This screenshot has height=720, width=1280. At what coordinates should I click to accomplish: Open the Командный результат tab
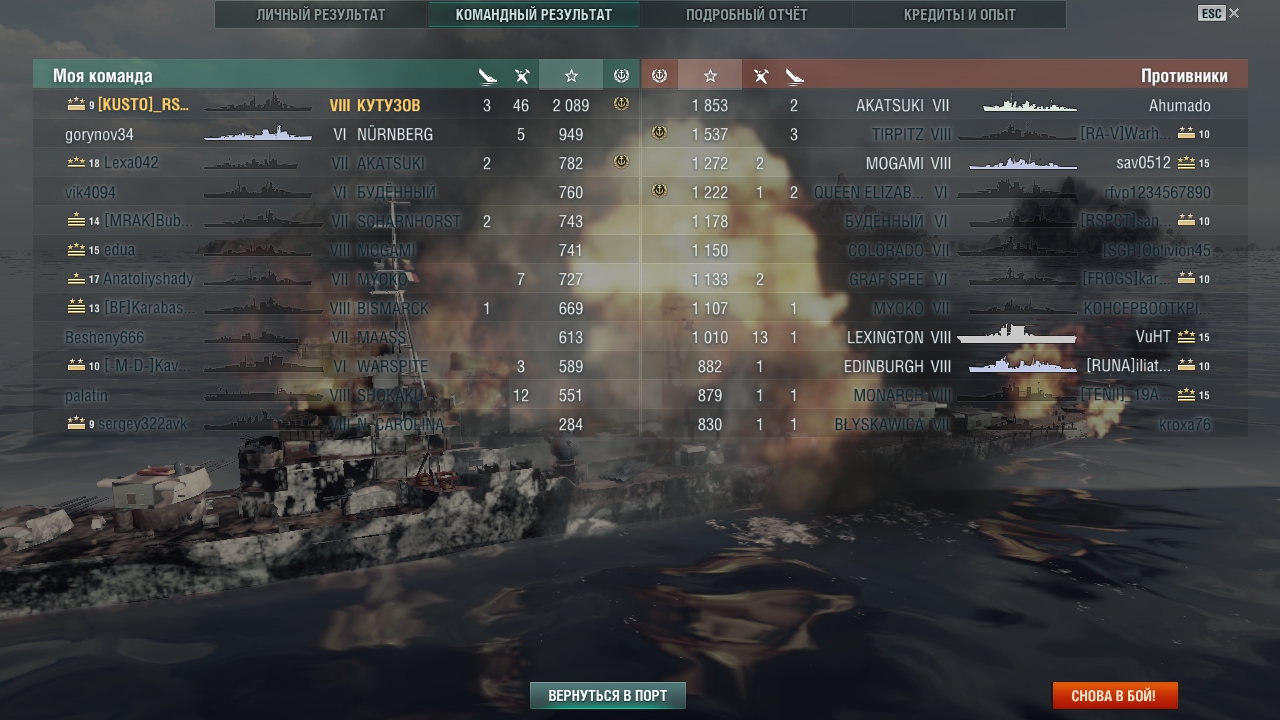coord(534,15)
